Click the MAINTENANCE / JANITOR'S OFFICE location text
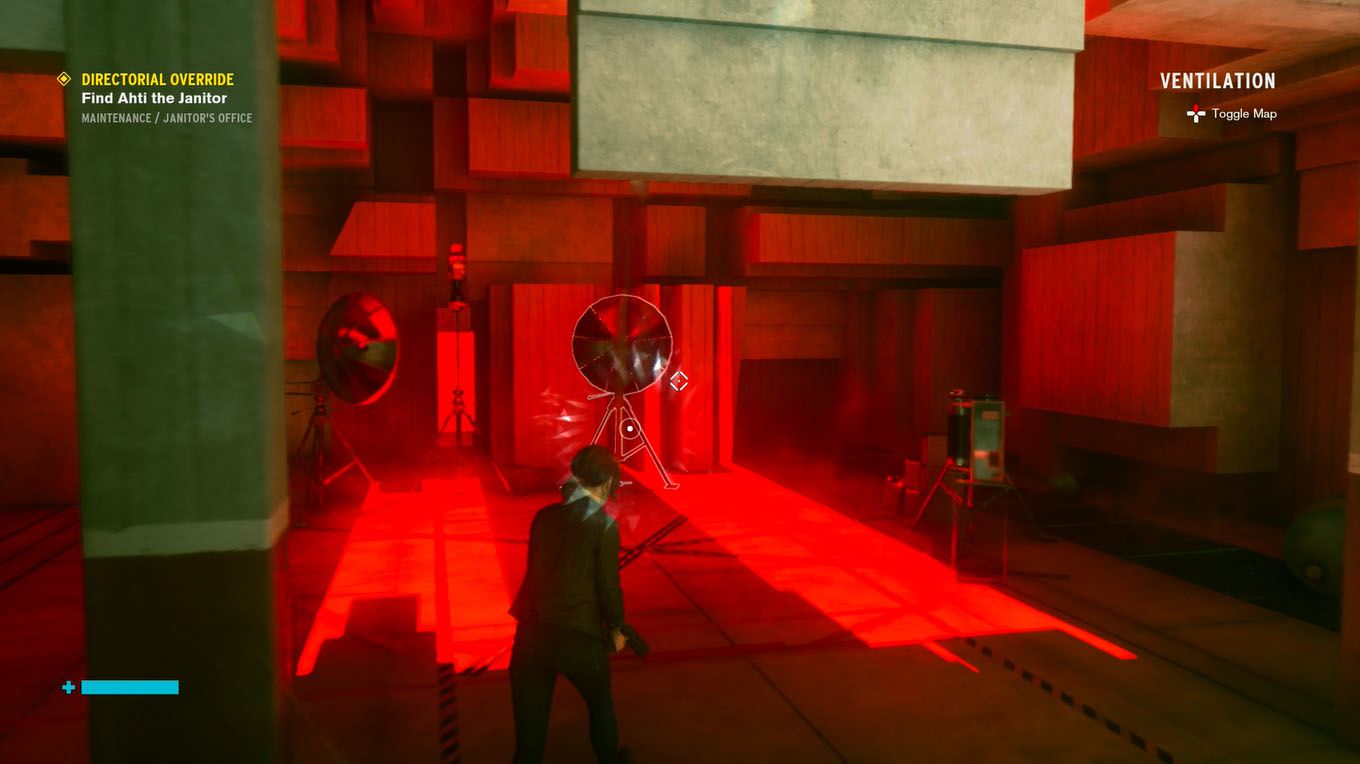The image size is (1360, 764). 167,117
